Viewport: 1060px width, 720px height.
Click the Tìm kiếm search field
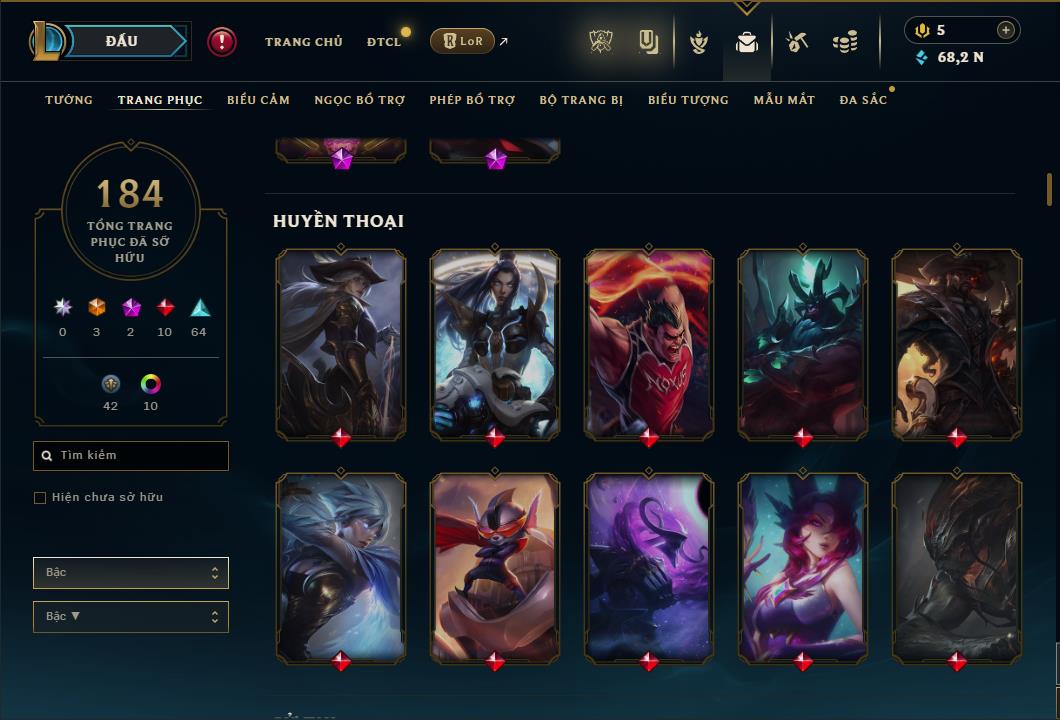click(131, 456)
